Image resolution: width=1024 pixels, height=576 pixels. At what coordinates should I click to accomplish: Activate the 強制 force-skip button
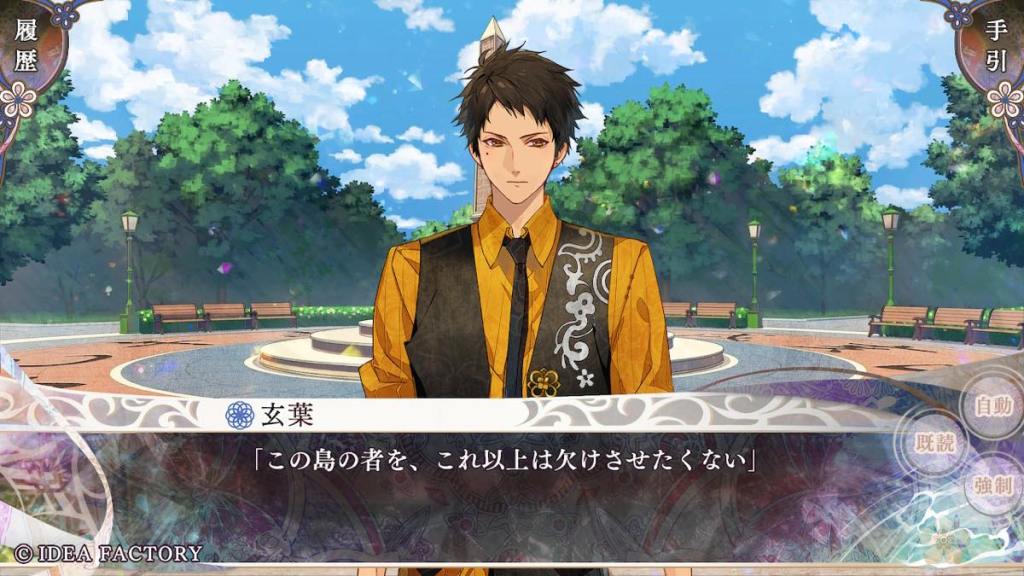(993, 487)
